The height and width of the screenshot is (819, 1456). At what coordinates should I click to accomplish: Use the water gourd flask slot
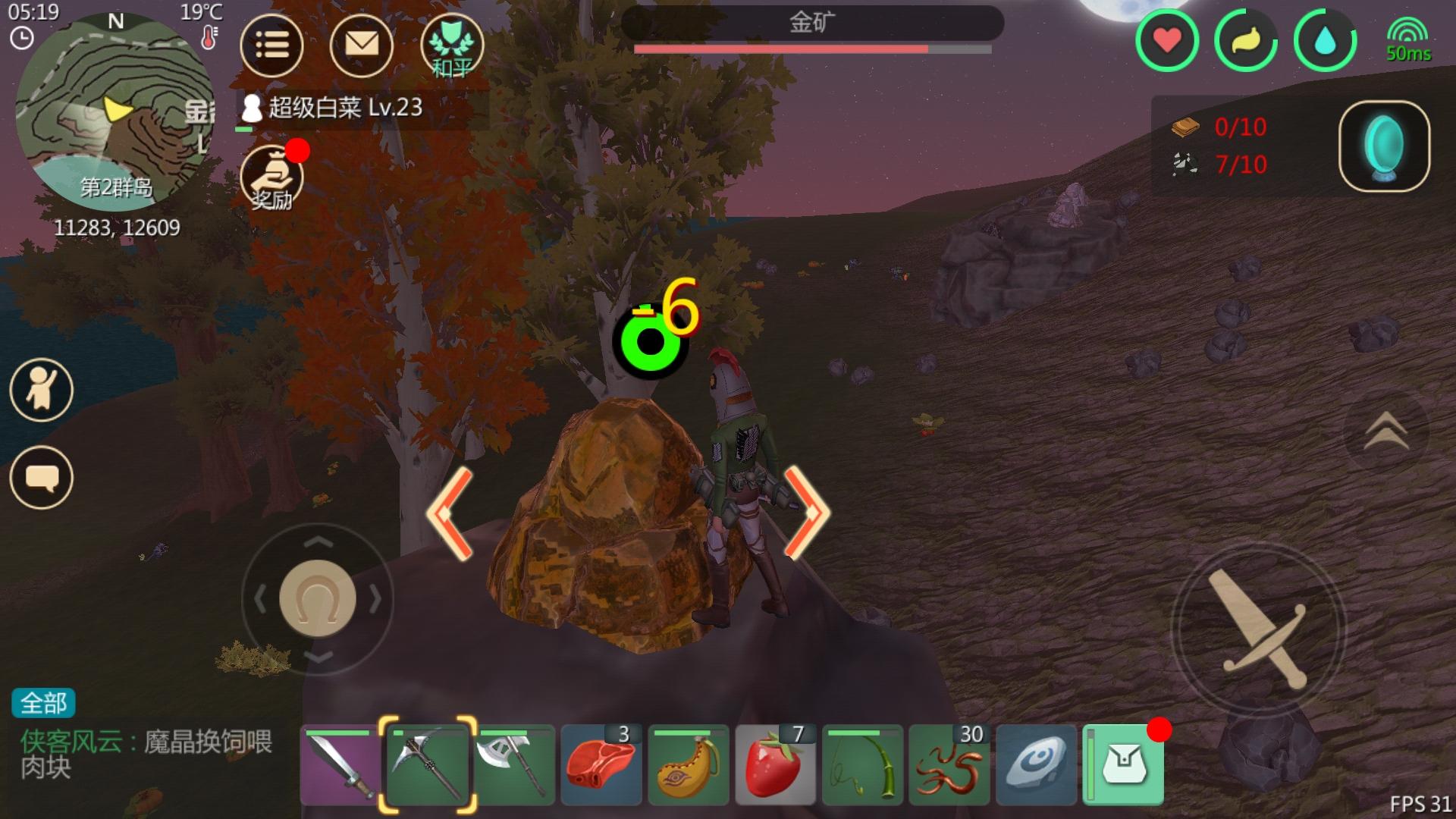pos(689,764)
